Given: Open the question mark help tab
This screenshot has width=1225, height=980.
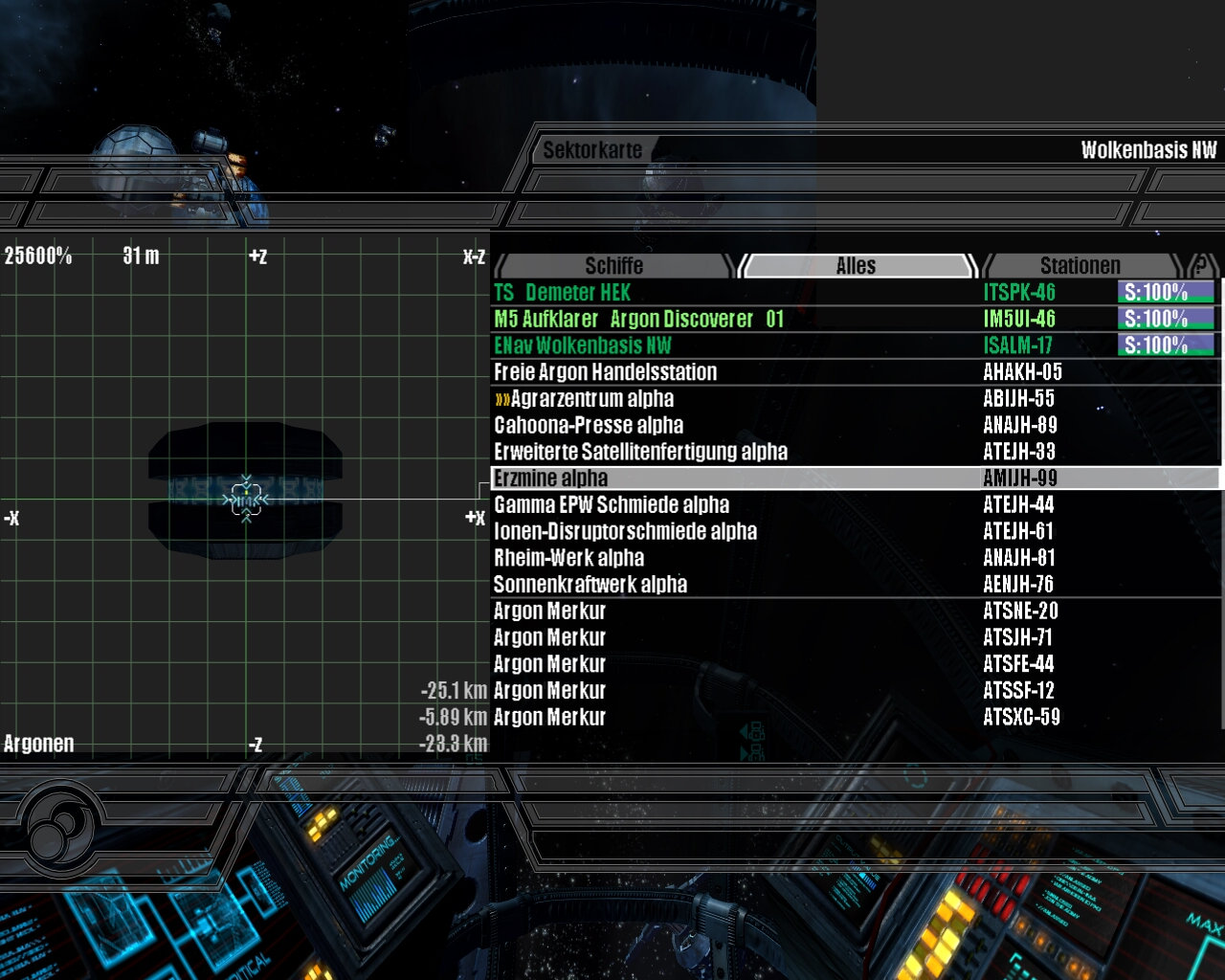Looking at the screenshot, I should [x=1200, y=265].
